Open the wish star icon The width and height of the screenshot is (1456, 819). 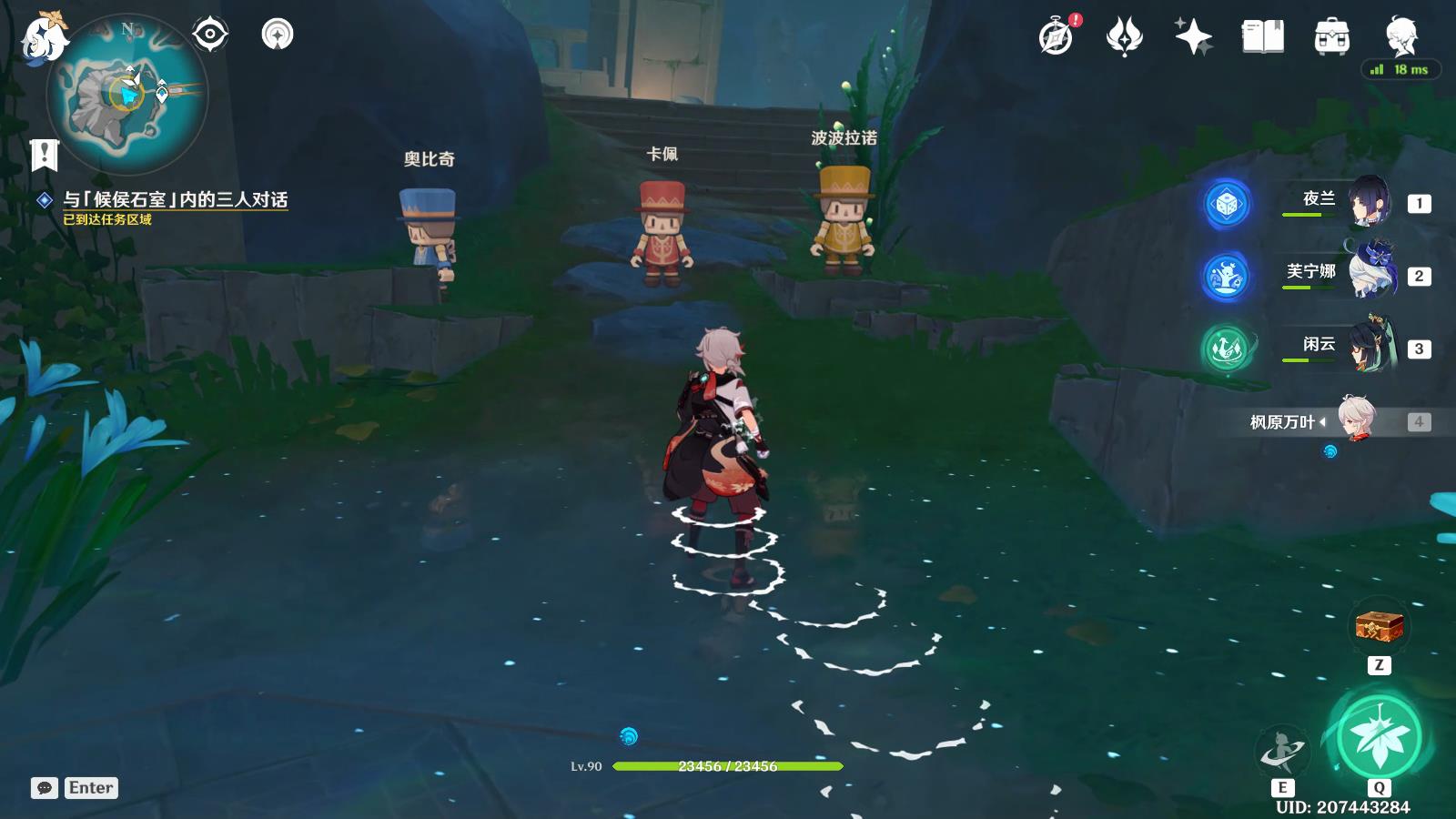point(1193,37)
